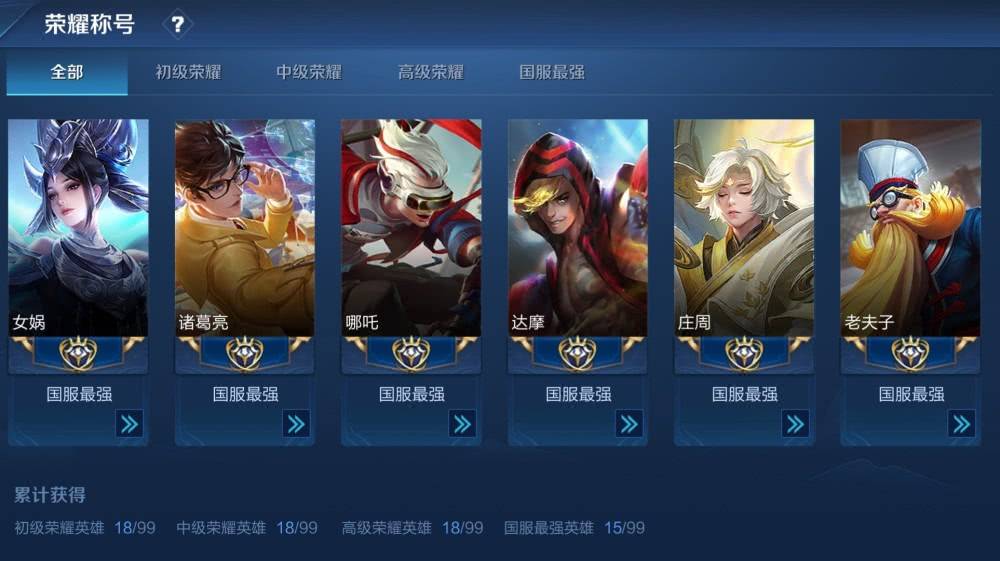Switch to the 全部 tab

(67, 72)
